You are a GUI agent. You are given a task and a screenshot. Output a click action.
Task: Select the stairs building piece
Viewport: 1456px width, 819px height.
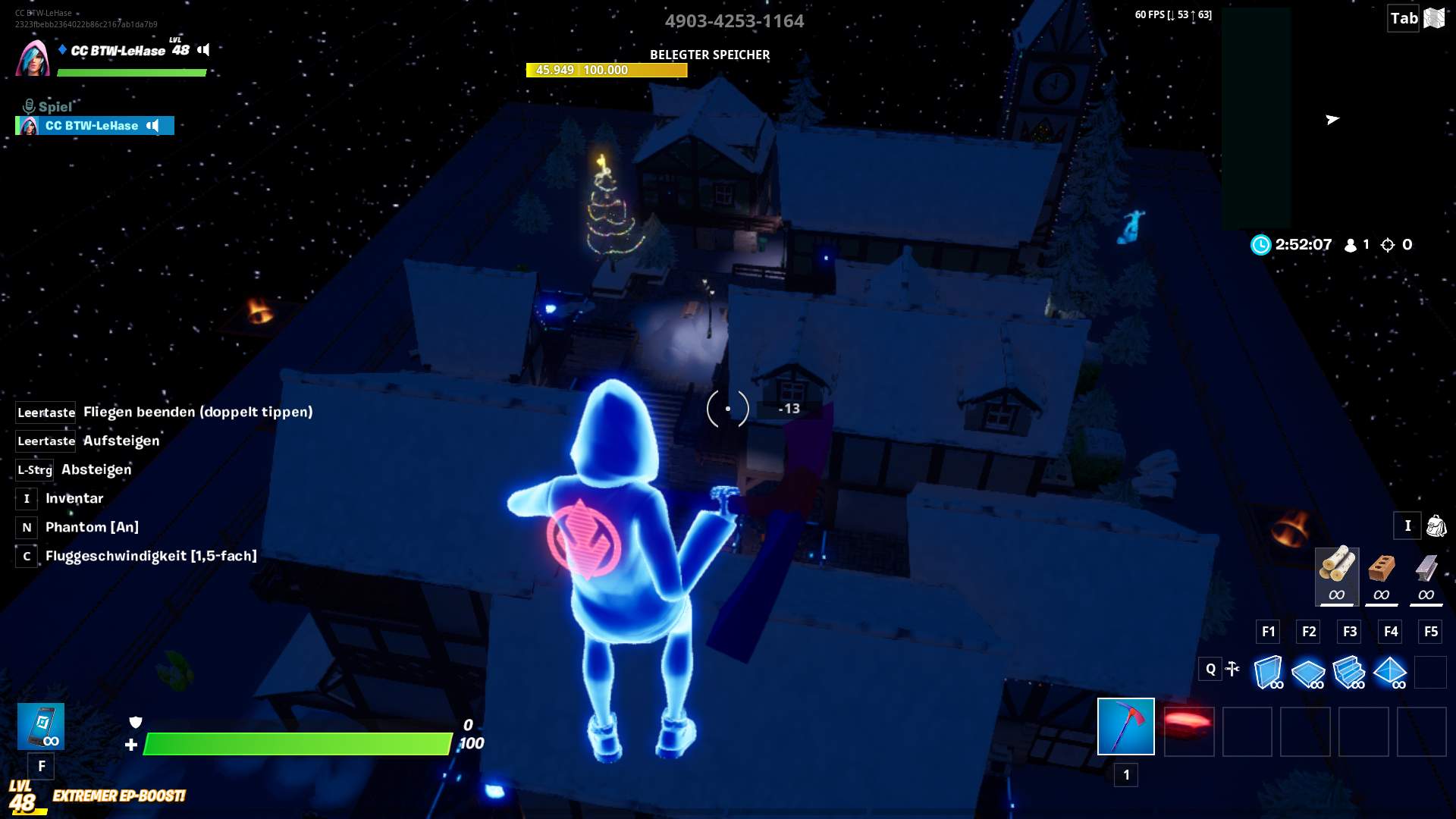1349,672
